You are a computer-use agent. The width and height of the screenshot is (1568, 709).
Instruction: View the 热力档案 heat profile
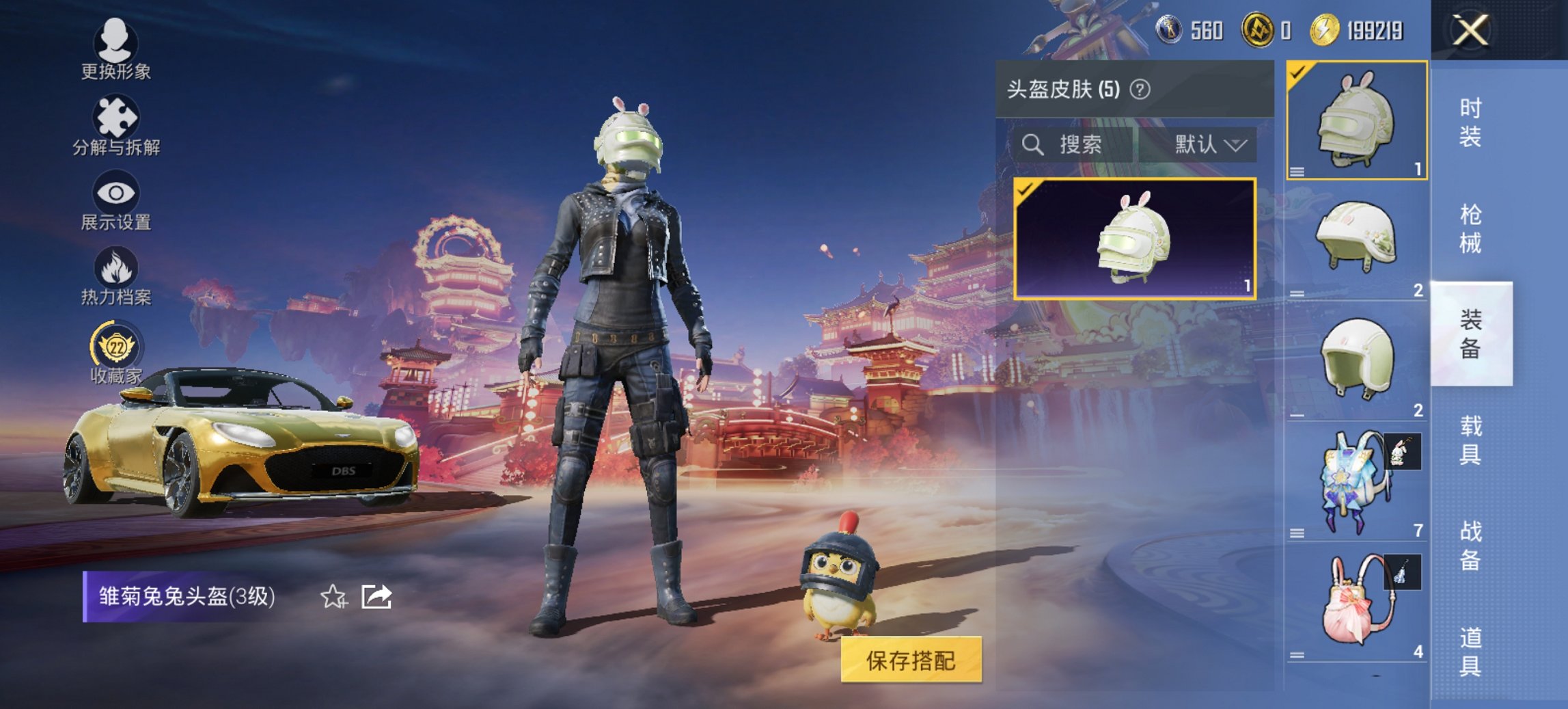point(116,277)
